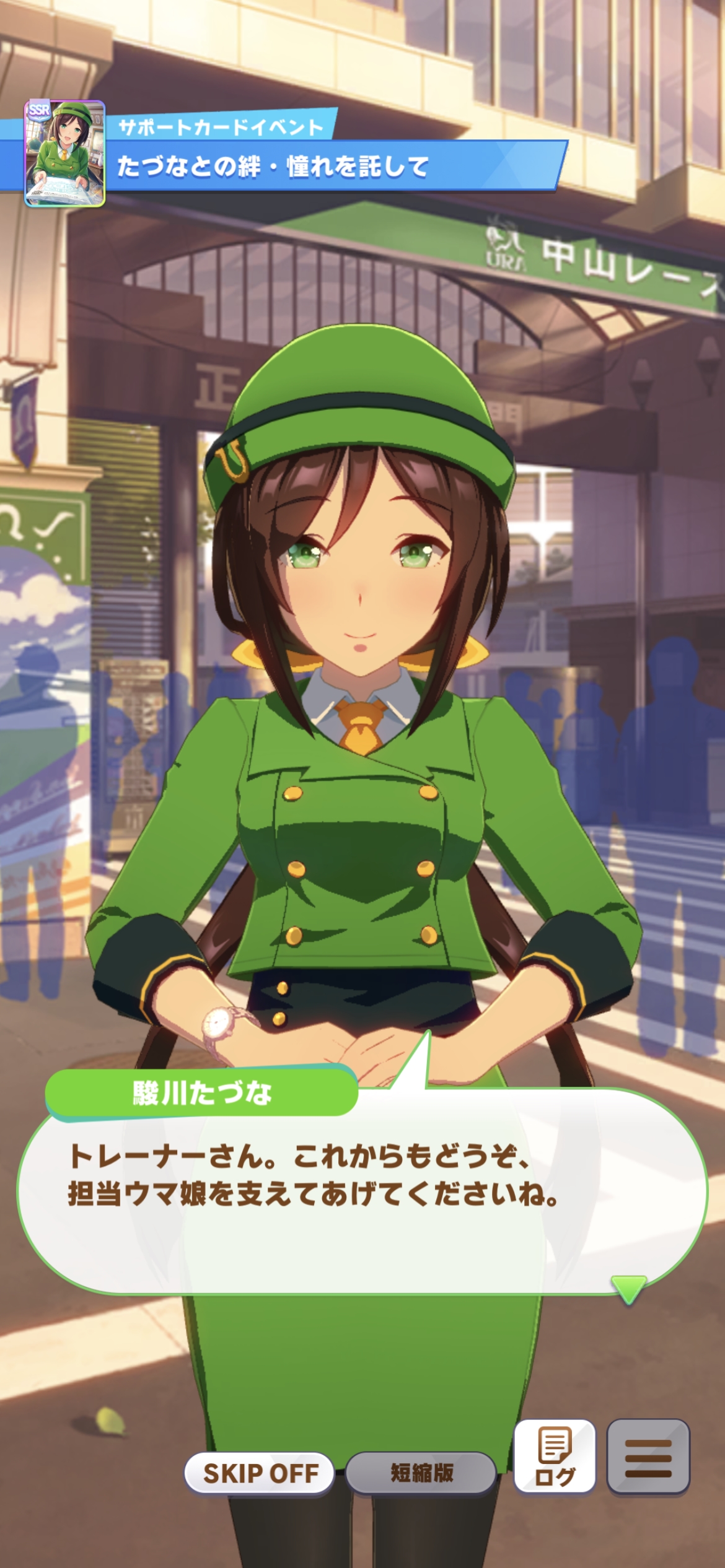The height and width of the screenshot is (1568, 725).
Task: Open the ログ dialogue log
Action: (555, 1457)
